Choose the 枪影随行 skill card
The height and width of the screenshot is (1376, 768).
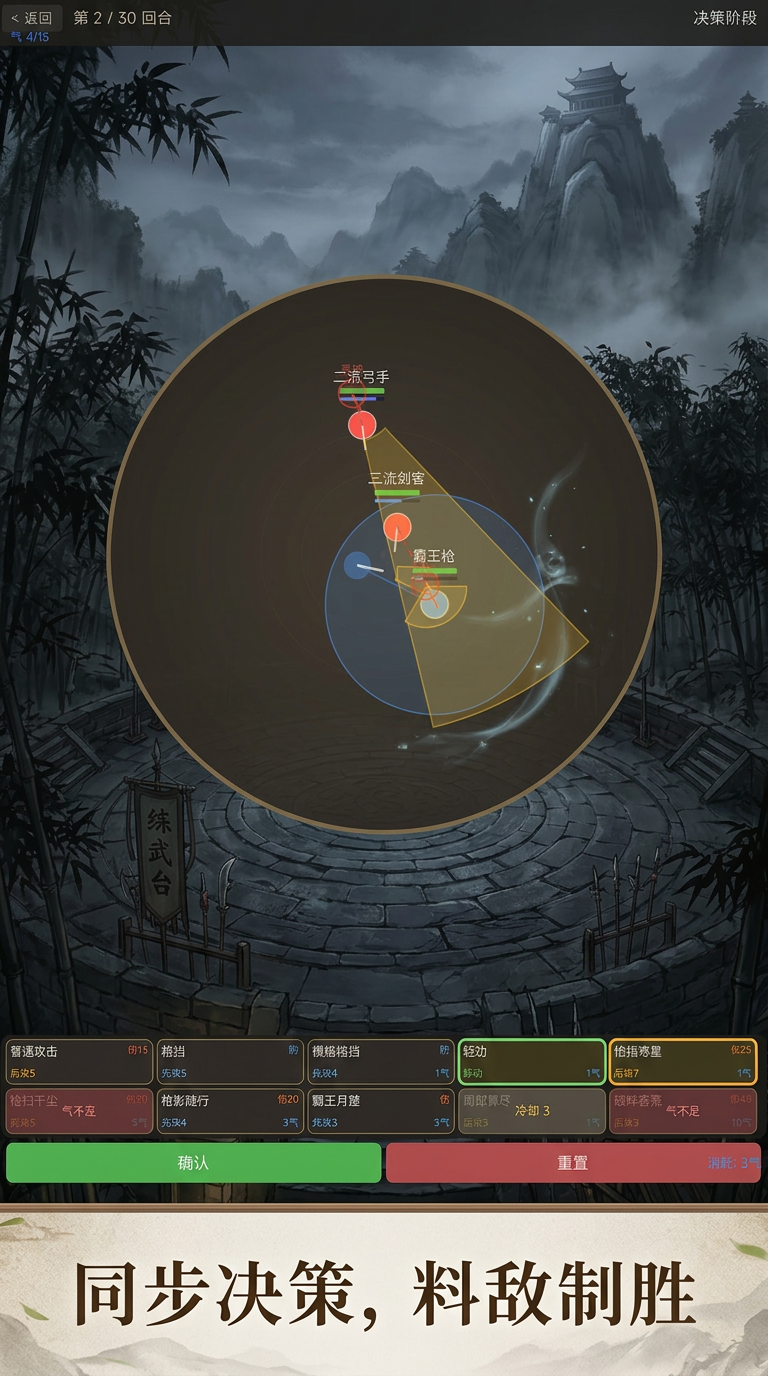[230, 1111]
